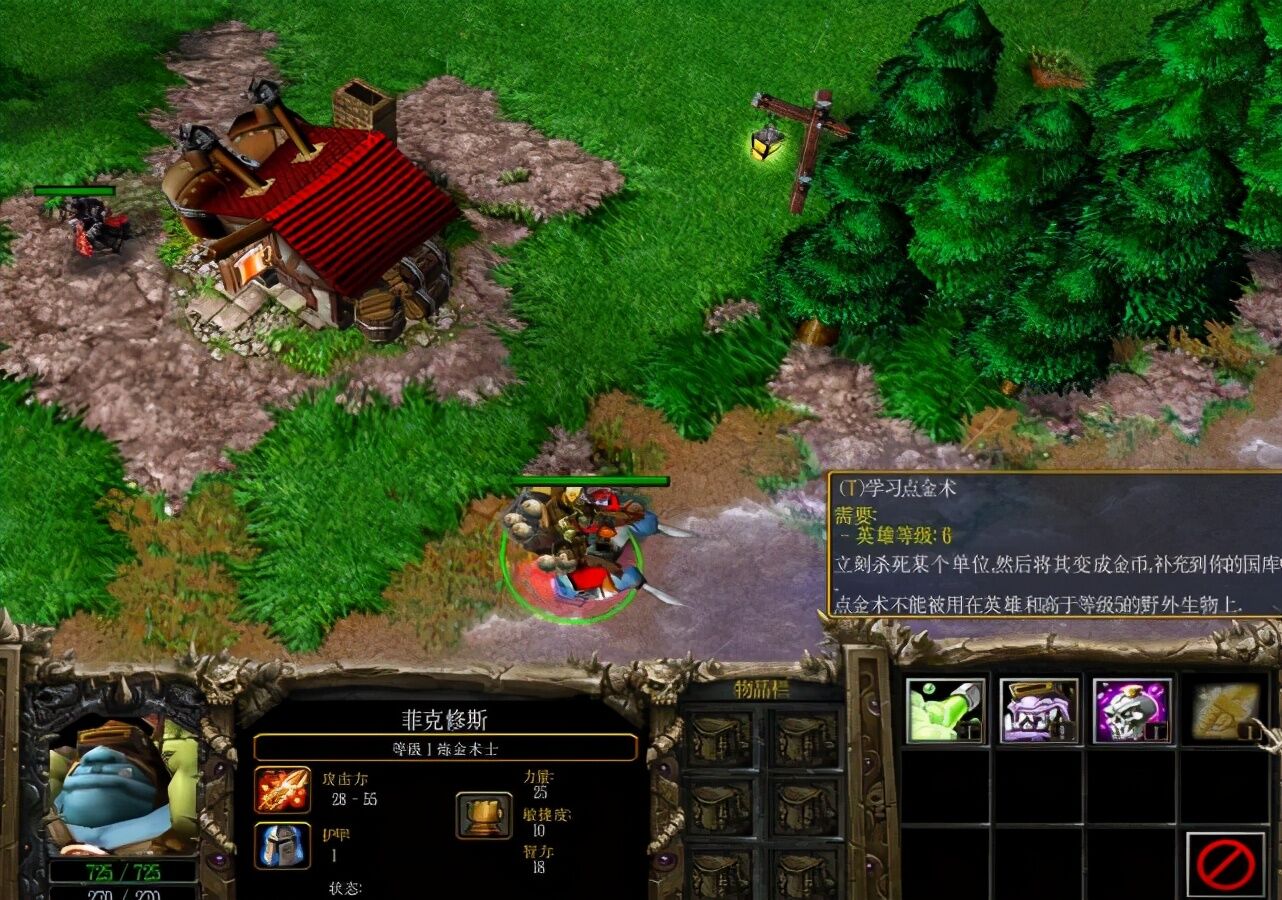Select the green Healing Spray ability icon
Viewport: 1282px width, 900px height.
(944, 711)
